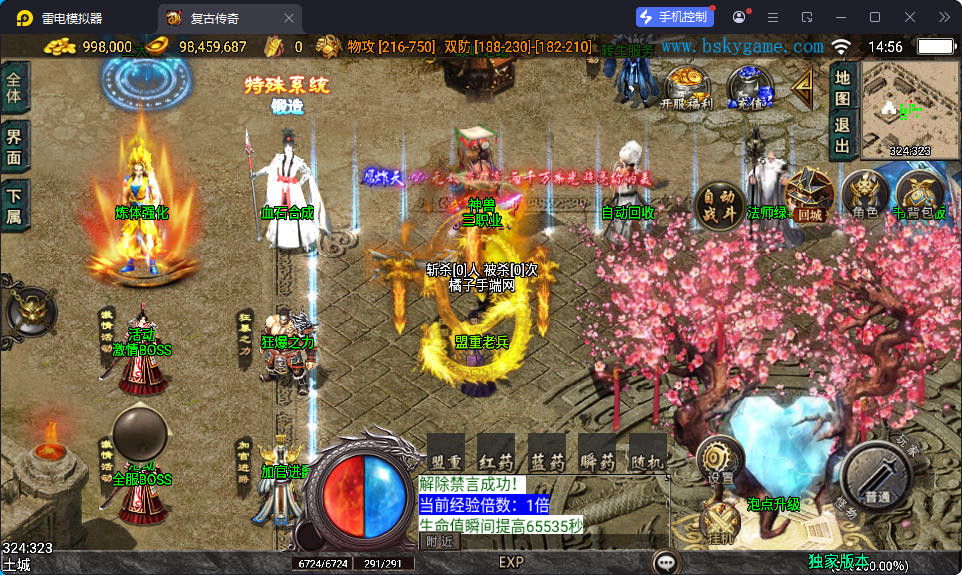Open the 地图 map button
The image size is (962, 575).
pyautogui.click(x=842, y=87)
